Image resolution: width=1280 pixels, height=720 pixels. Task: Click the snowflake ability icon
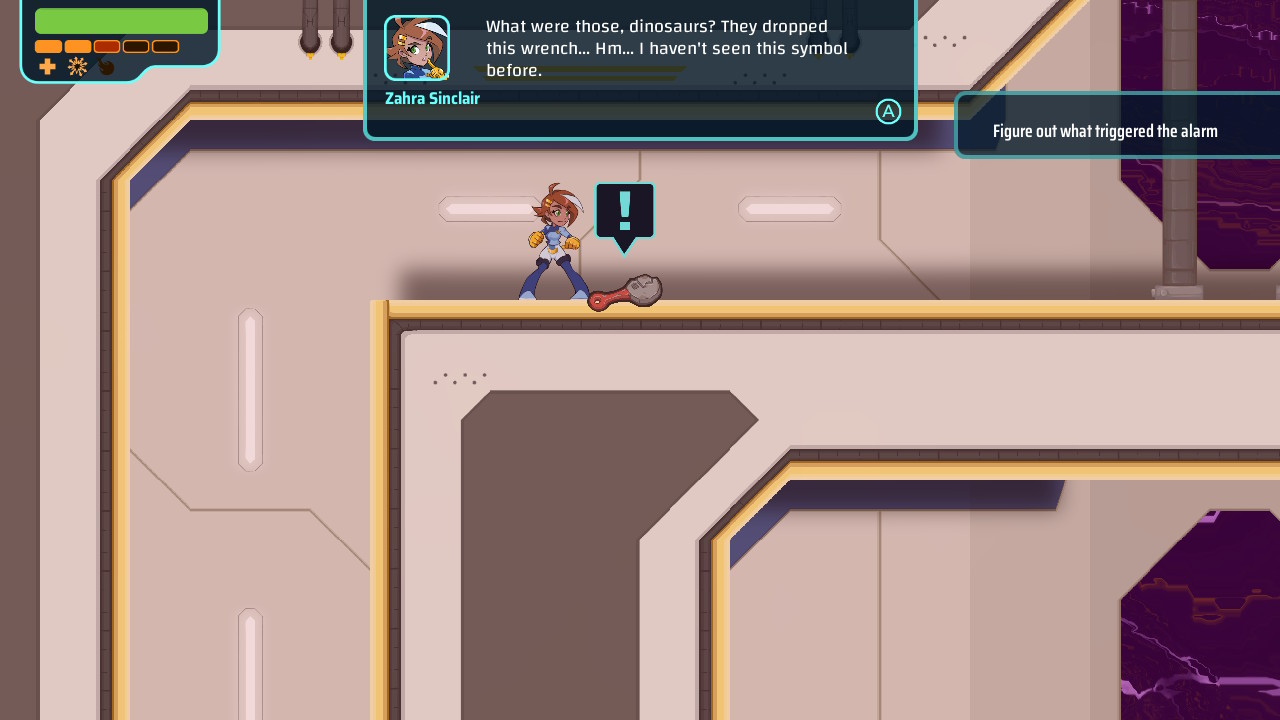[x=77, y=66]
